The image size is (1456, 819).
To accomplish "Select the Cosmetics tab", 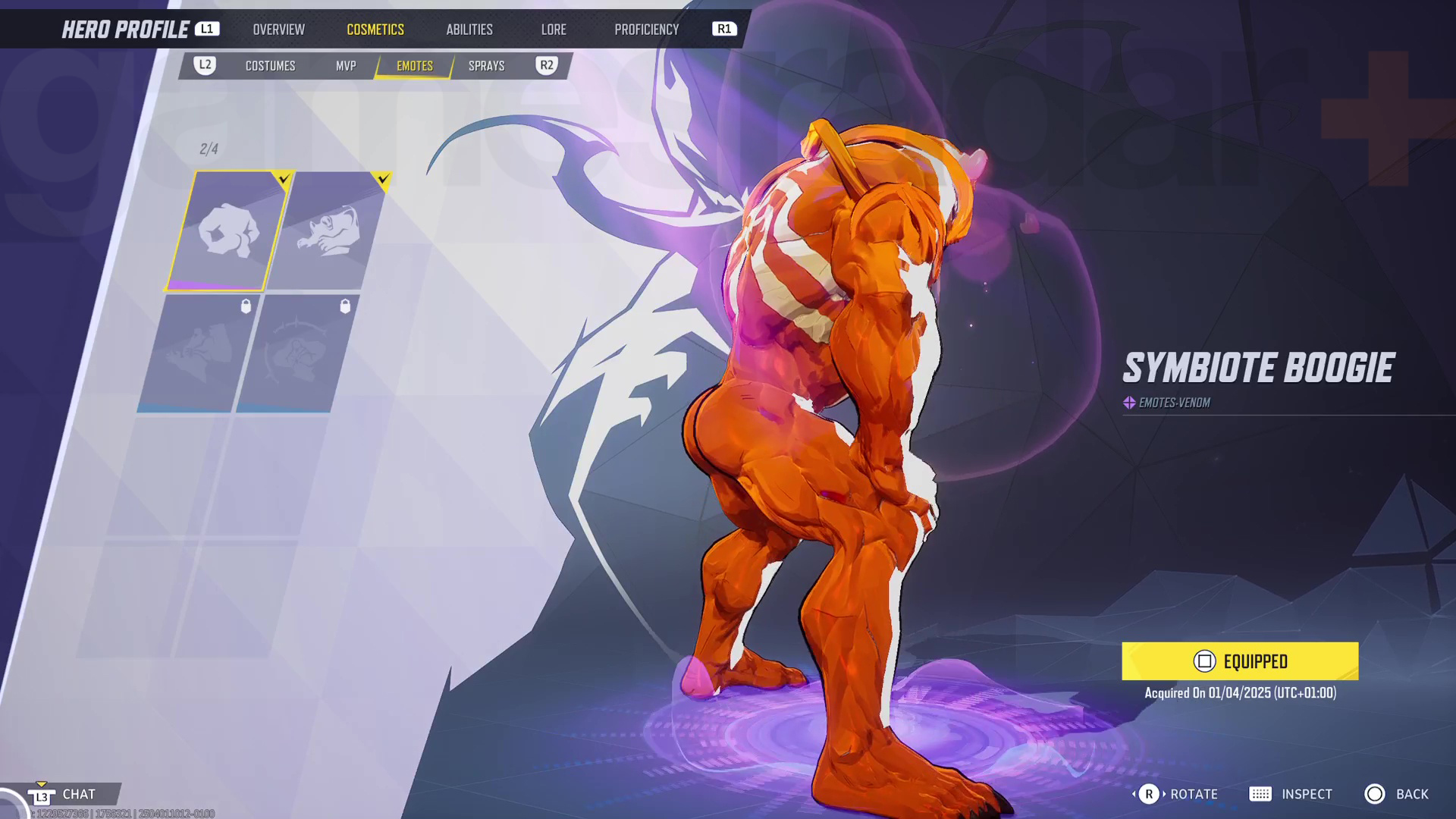I will 375,30.
